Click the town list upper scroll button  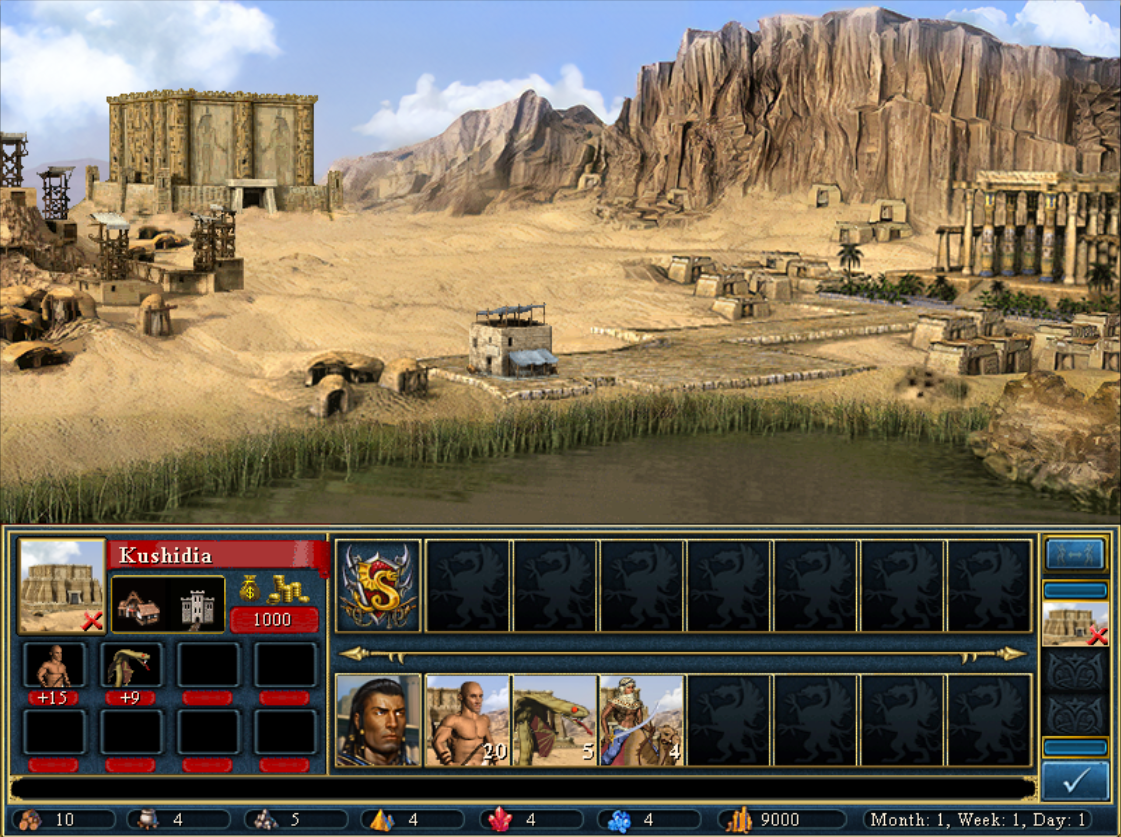[1075, 590]
